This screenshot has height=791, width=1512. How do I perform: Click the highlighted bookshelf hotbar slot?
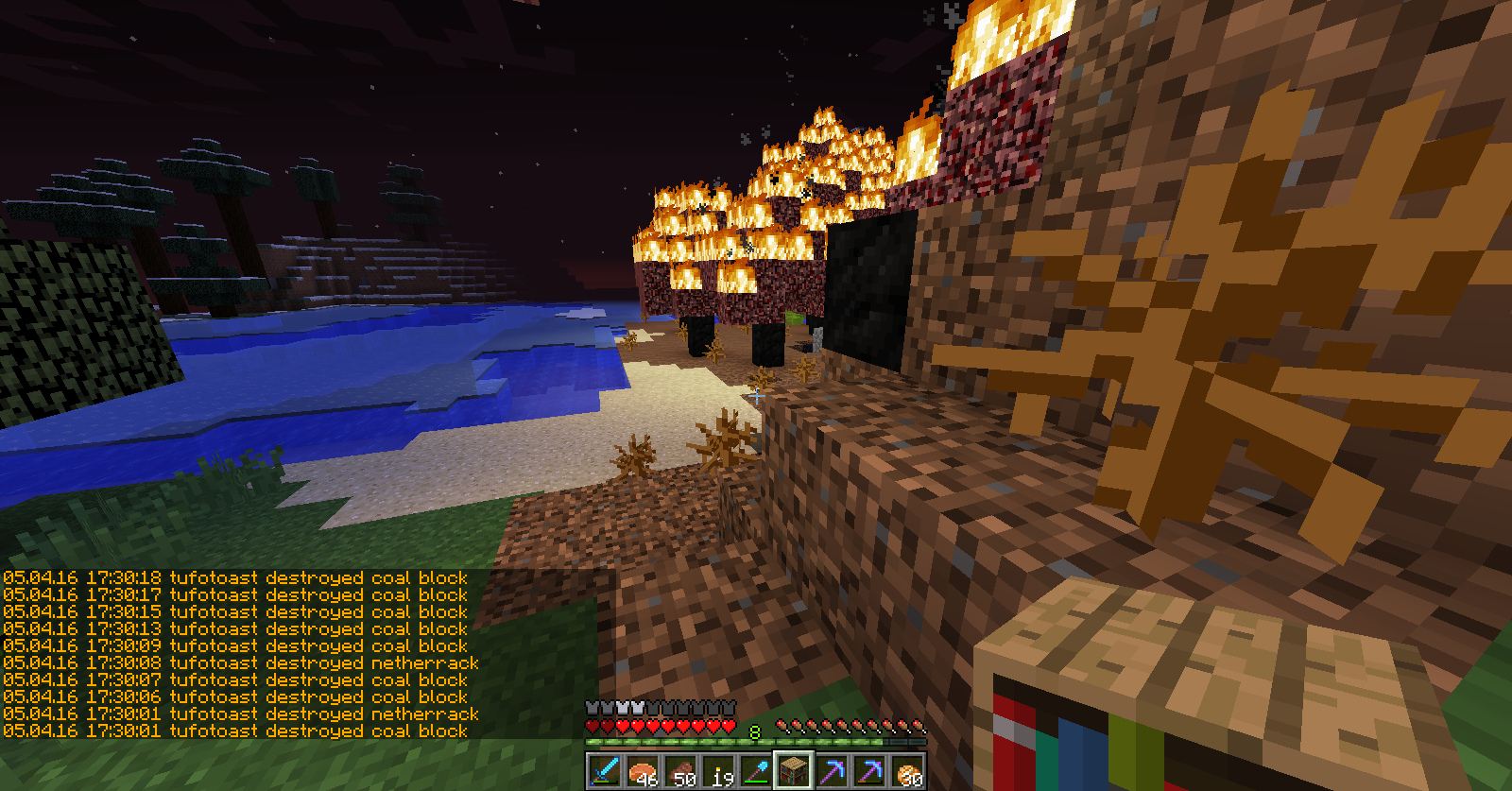(x=794, y=771)
